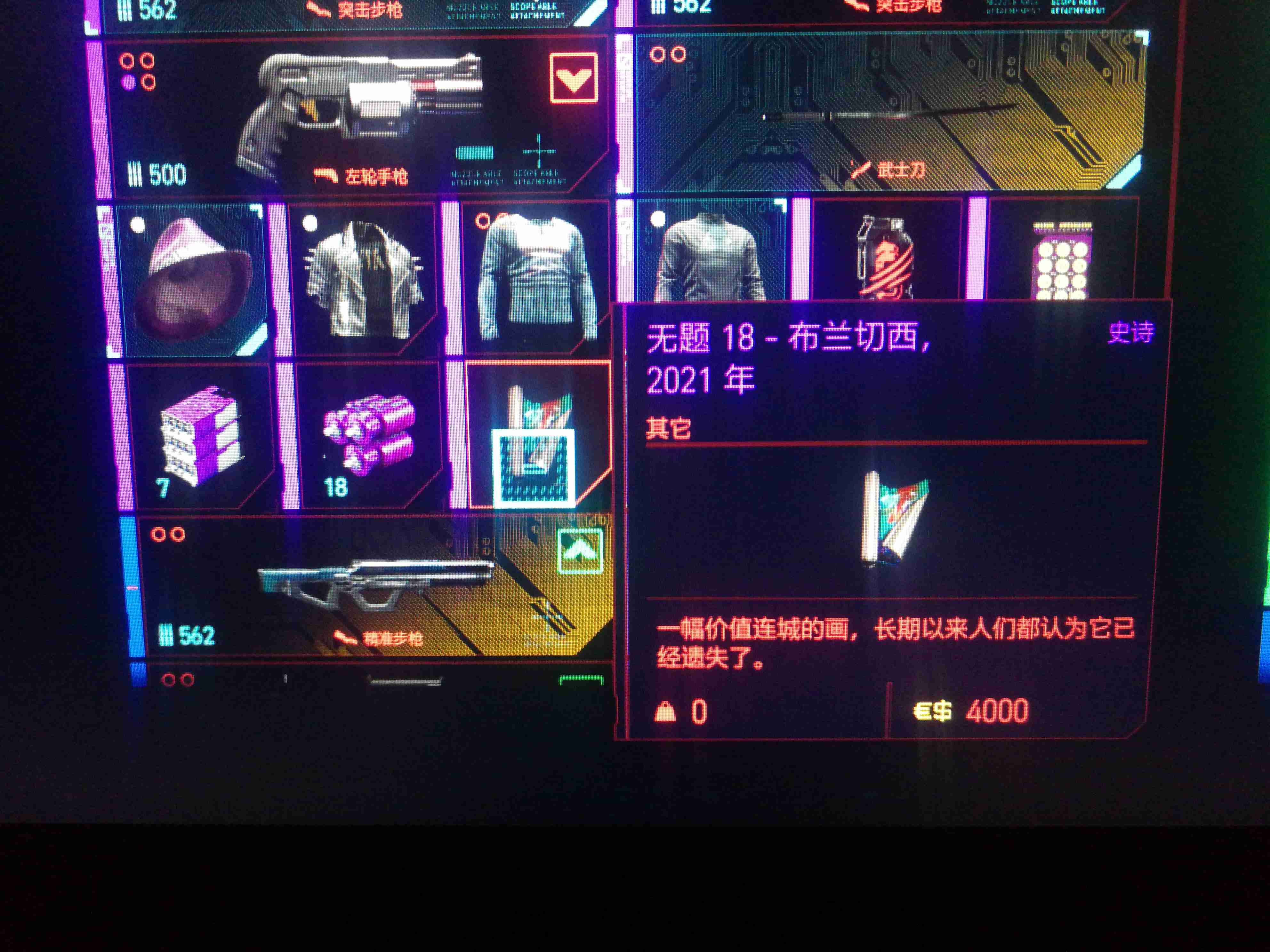This screenshot has width=1270, height=952.
Task: Select the revolver labeled 左轮手枪
Action: (x=367, y=109)
